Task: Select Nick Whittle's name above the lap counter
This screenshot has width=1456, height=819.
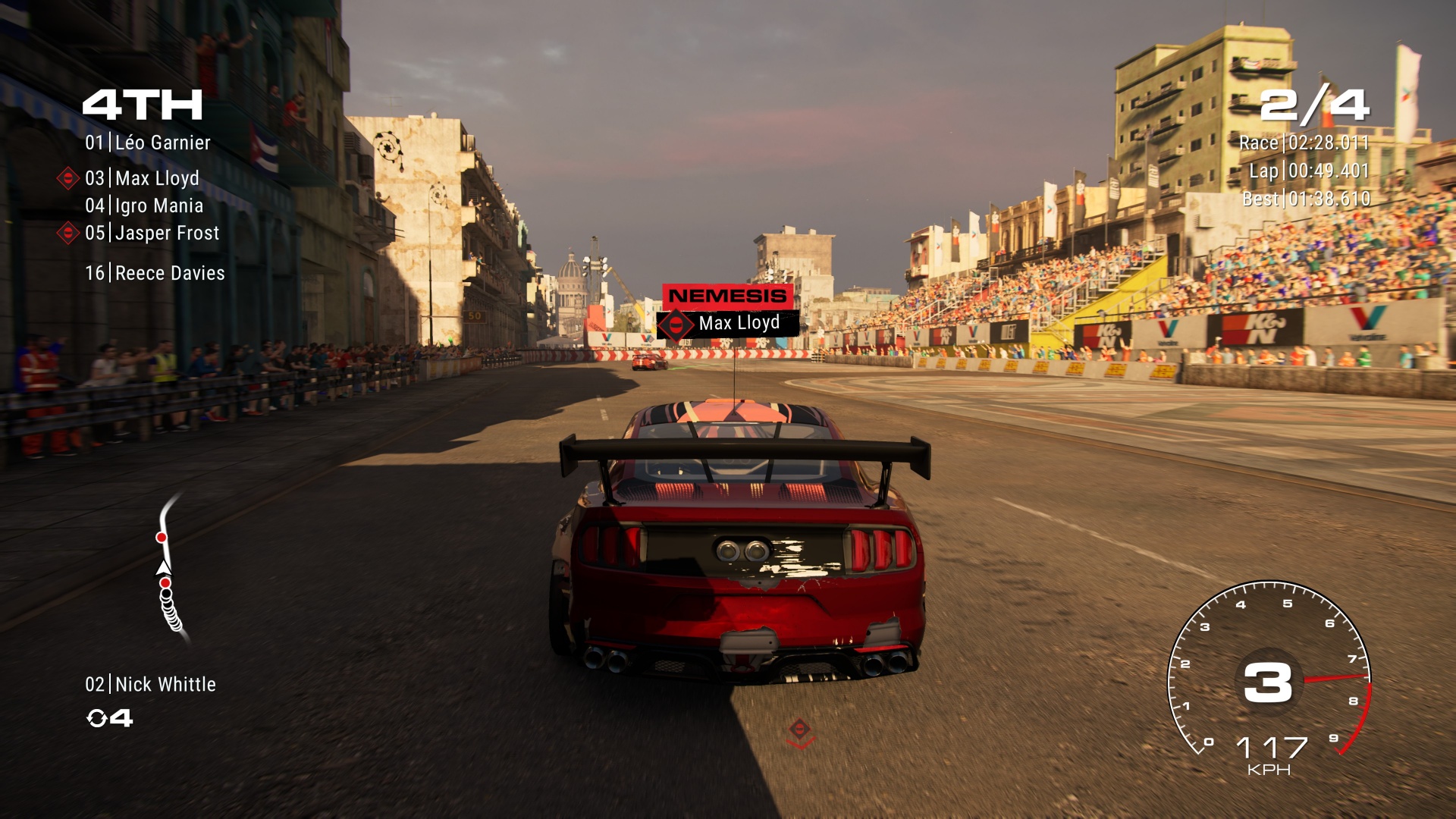Action: click(150, 684)
